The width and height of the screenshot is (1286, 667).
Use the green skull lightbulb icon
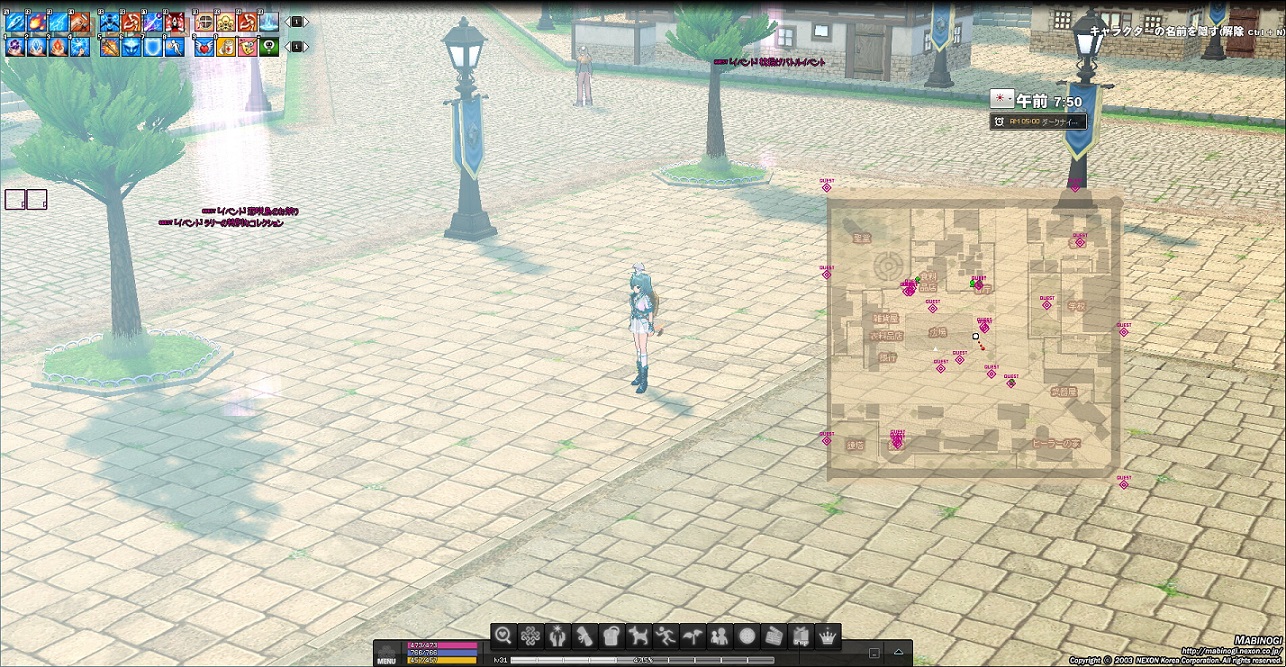coord(269,46)
